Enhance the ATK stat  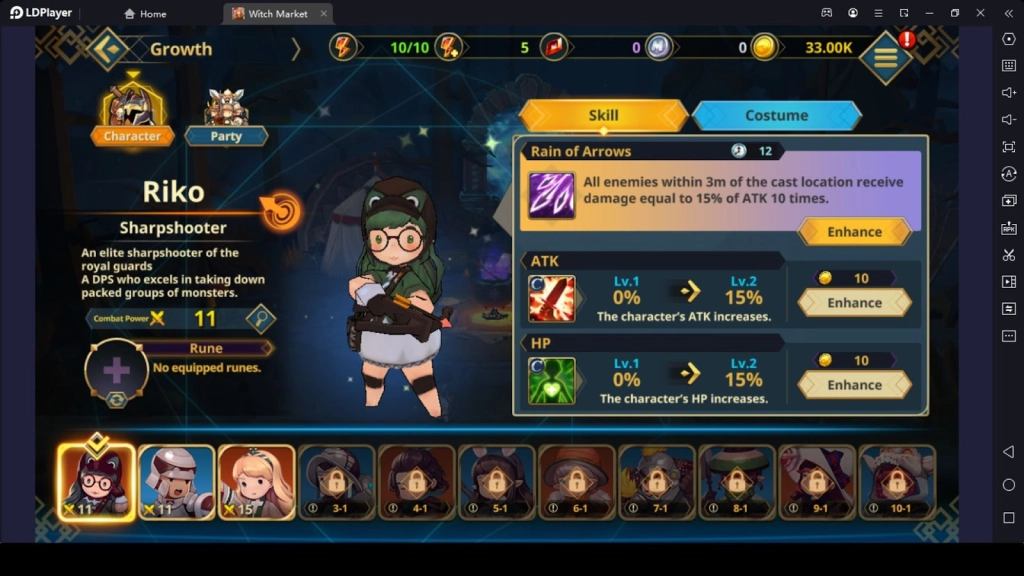pyautogui.click(x=854, y=303)
